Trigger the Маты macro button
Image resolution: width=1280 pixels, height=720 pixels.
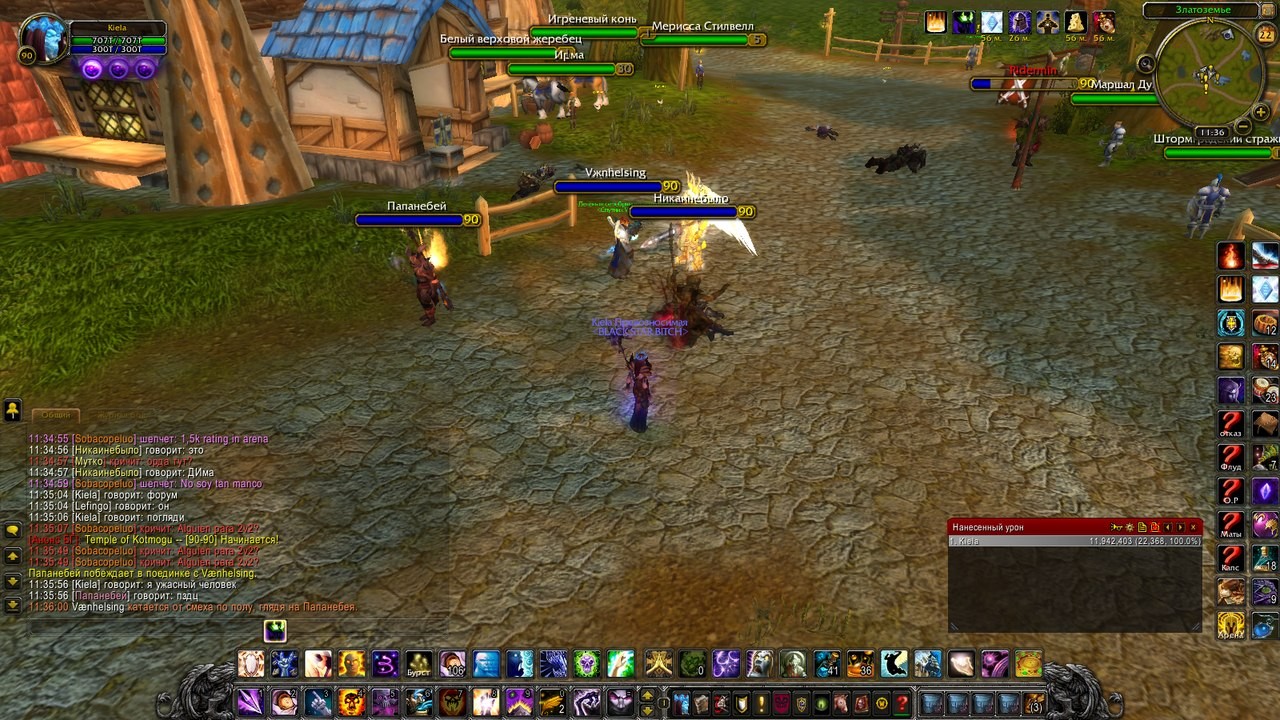[x=1231, y=525]
